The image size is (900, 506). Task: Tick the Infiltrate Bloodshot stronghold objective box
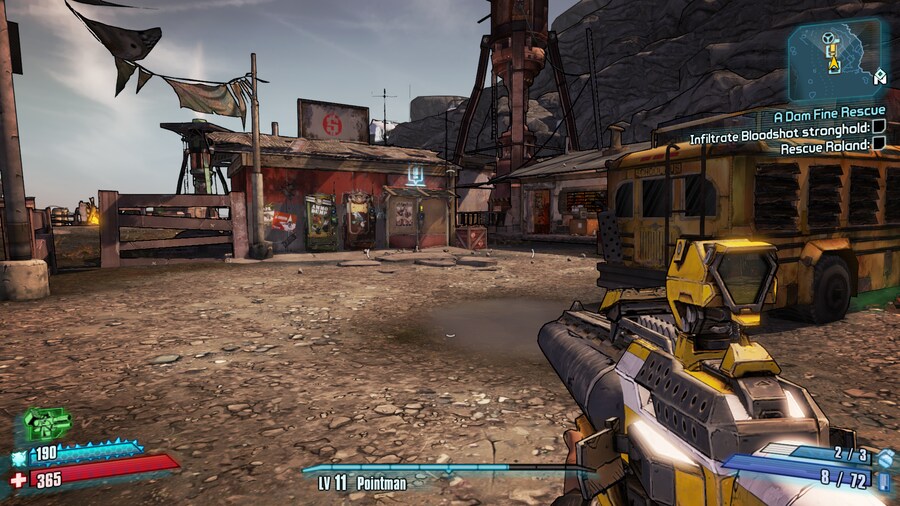[x=879, y=128]
